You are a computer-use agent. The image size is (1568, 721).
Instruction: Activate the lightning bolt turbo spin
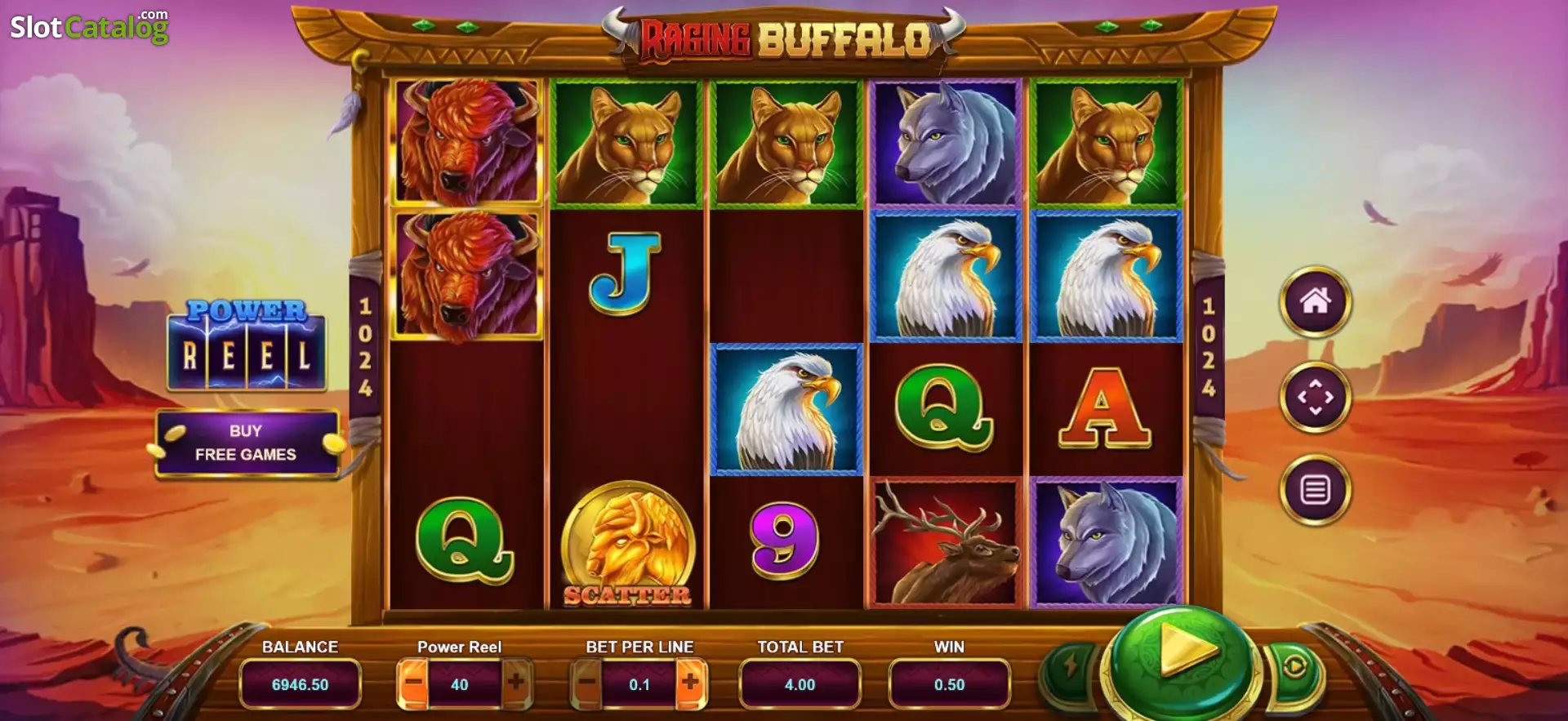1071,667
